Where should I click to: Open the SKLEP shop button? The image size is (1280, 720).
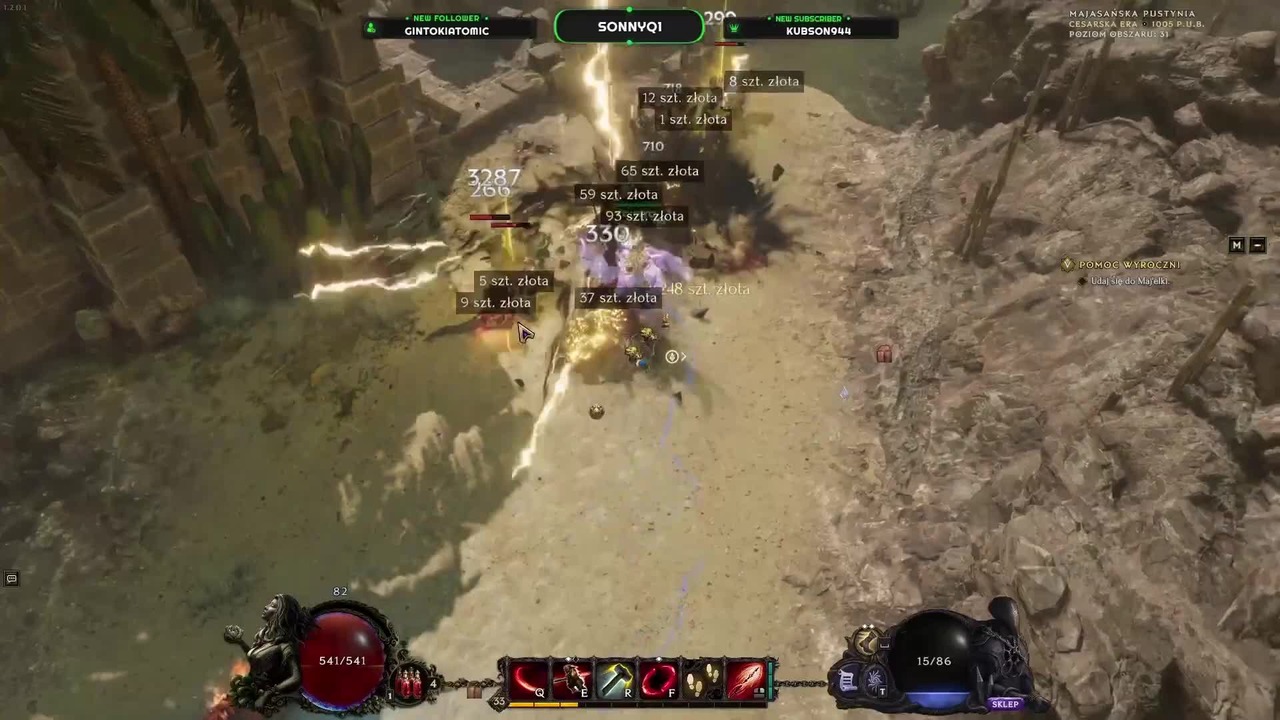(x=1005, y=704)
